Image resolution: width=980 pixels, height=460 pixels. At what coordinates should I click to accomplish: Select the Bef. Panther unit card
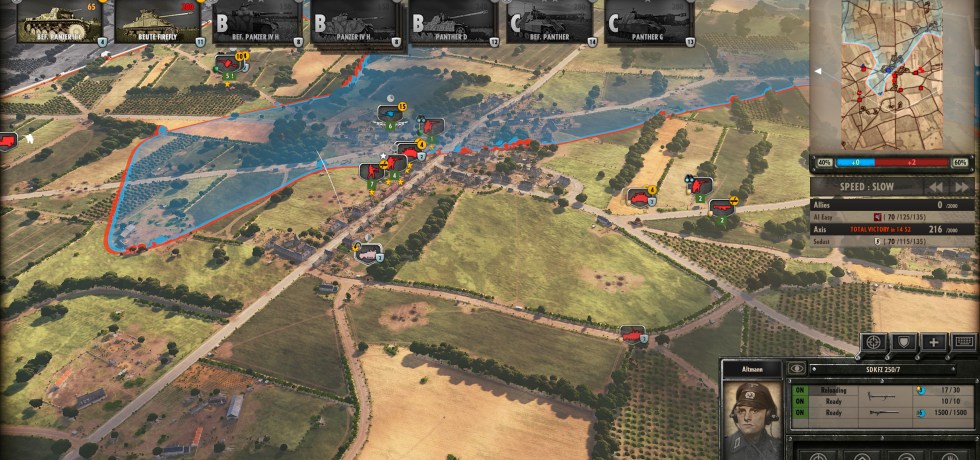(x=549, y=22)
